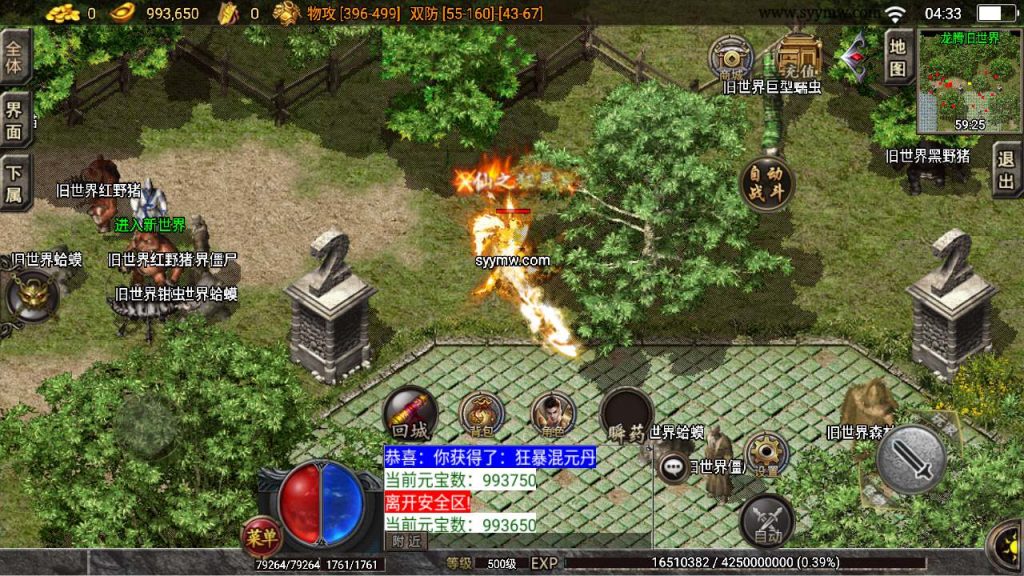Open the 地图 map button

pos(897,57)
